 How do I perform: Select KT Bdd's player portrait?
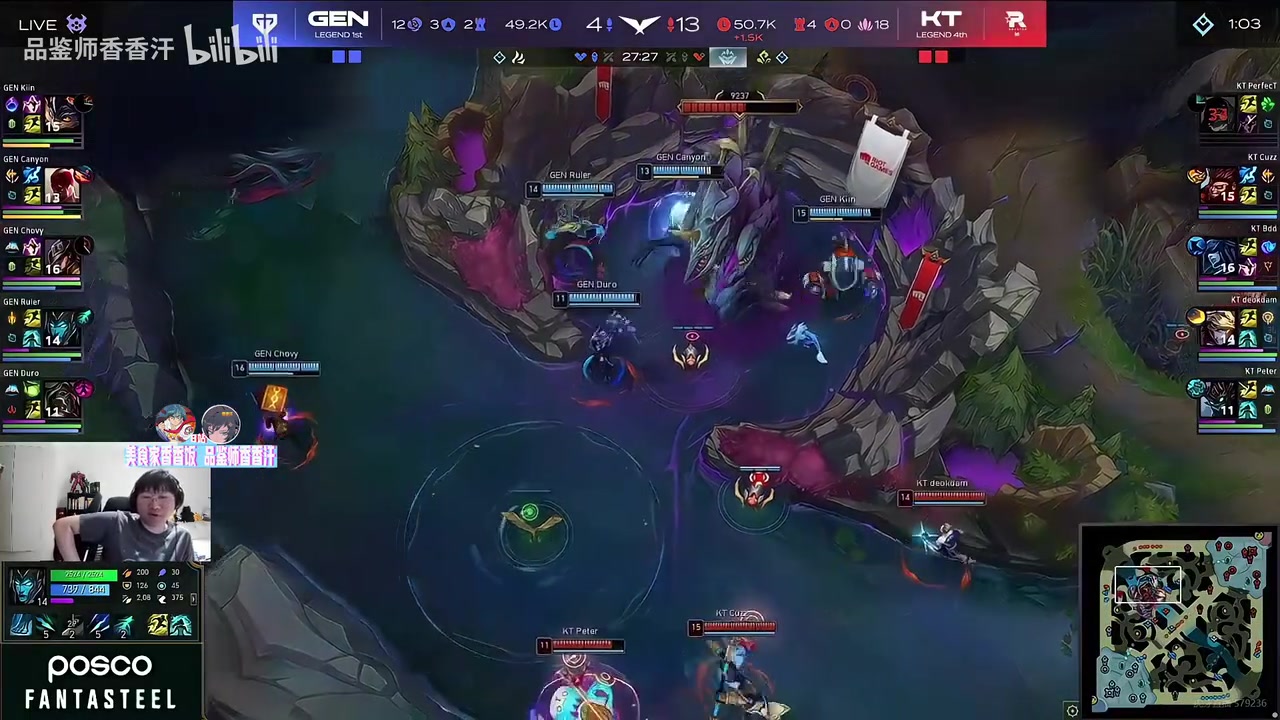[1218, 256]
